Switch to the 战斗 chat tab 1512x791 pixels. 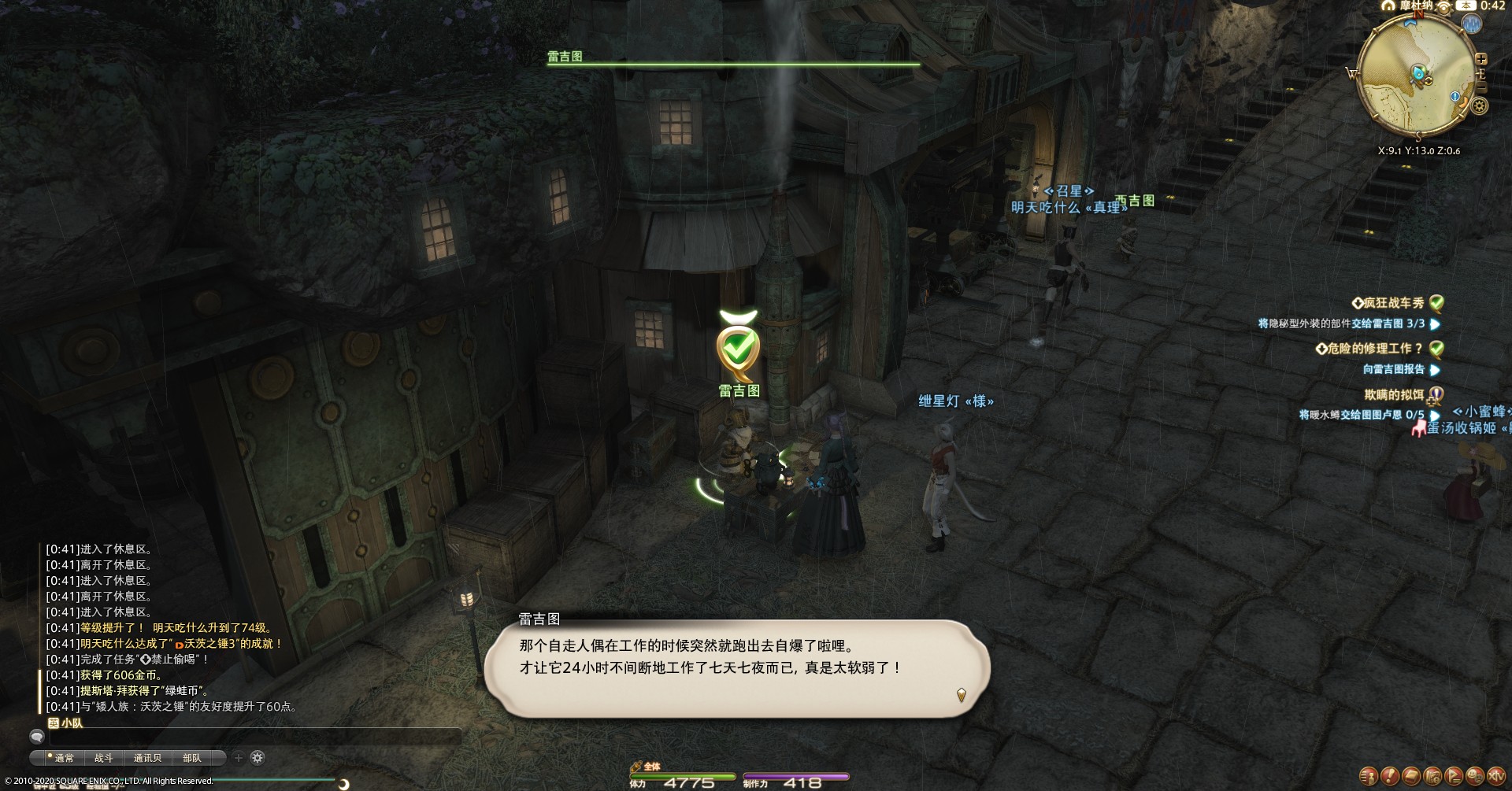pyautogui.click(x=103, y=758)
